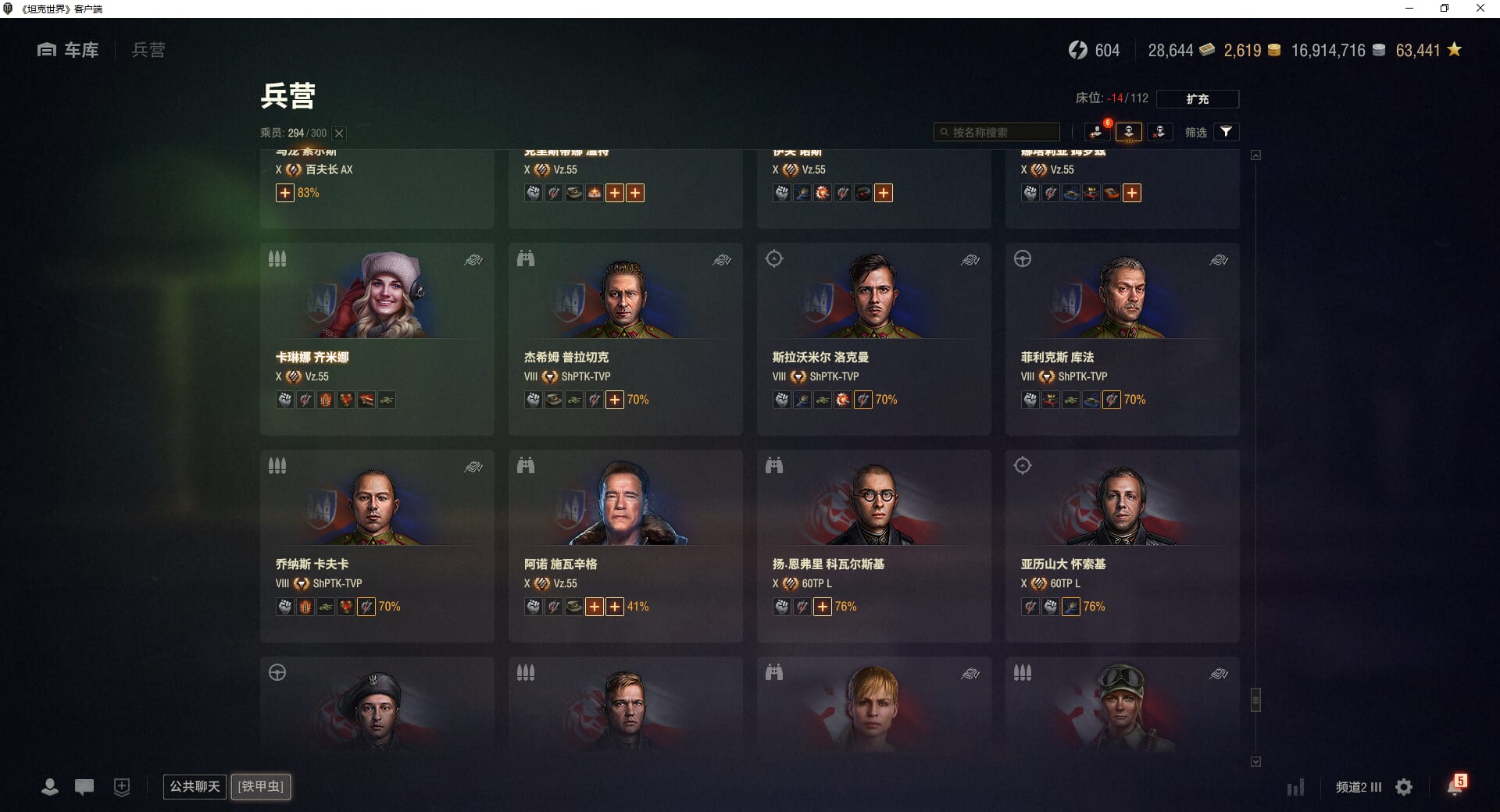1500x812 pixels.
Task: Select crew member 阿诺 施瓦辛格
Action: pos(625,545)
